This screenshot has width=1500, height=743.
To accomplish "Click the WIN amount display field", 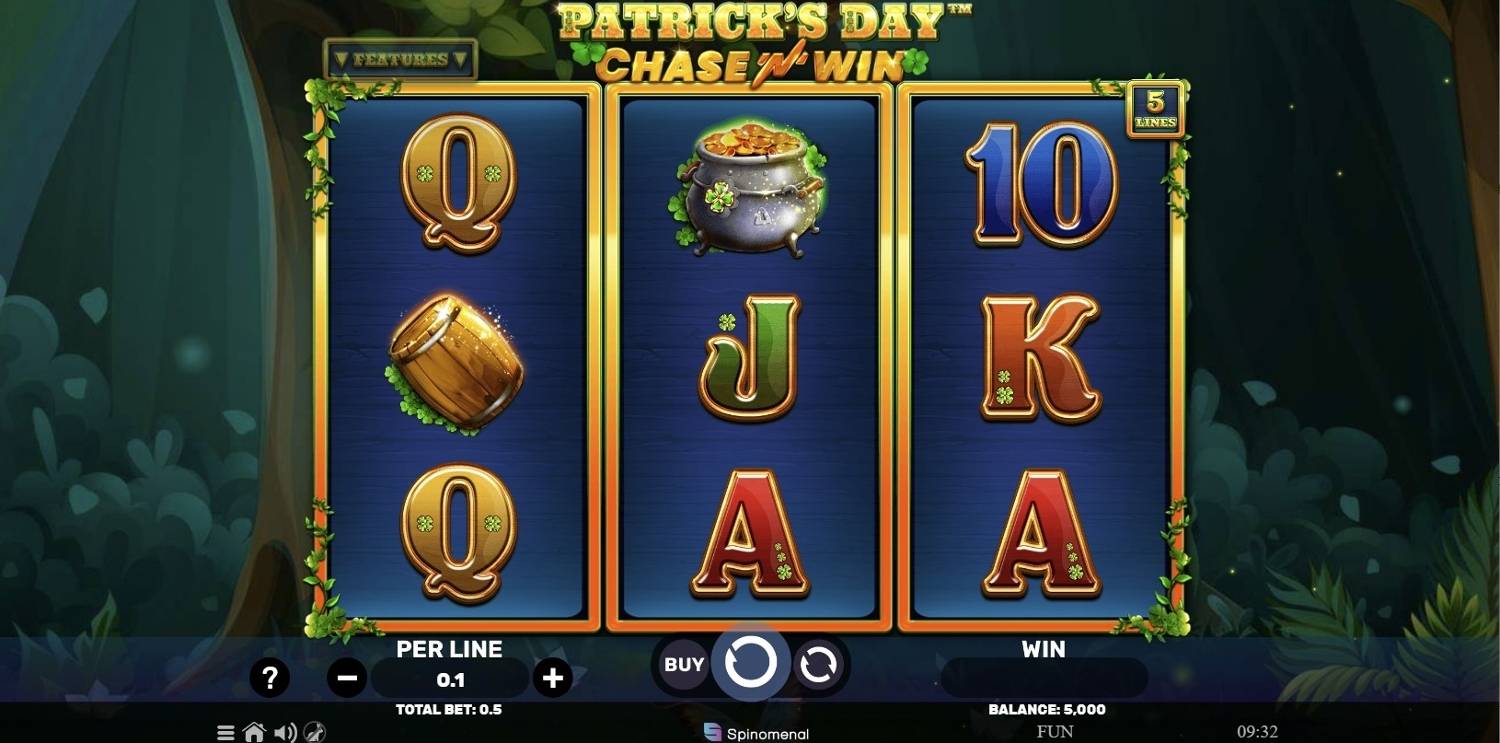I will 1043,678.
